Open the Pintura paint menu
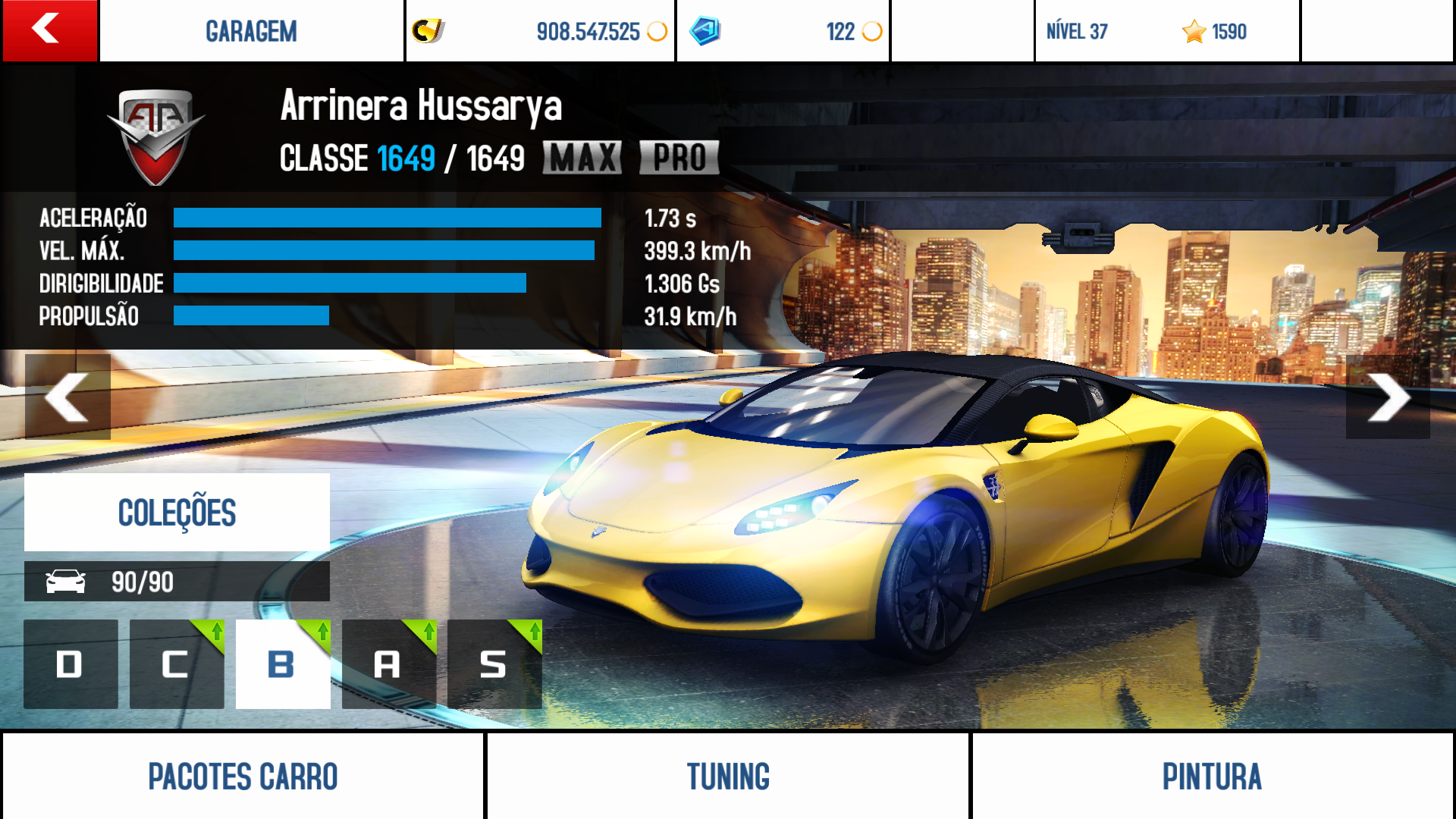Image resolution: width=1456 pixels, height=819 pixels. pyautogui.click(x=1212, y=776)
